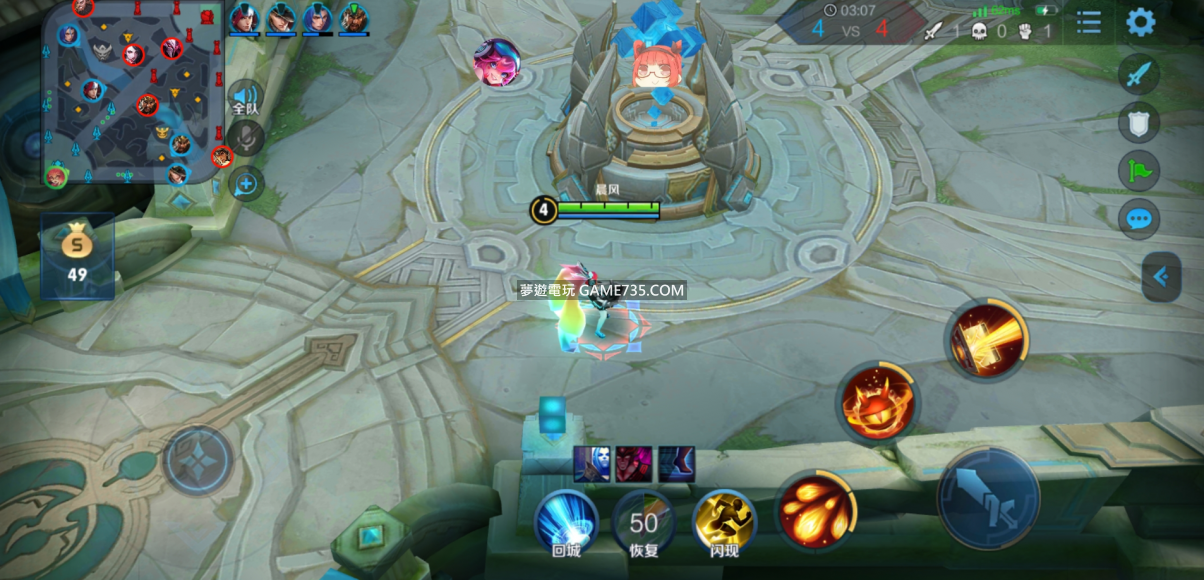The width and height of the screenshot is (1204, 580).
Task: Tap the basic attack sword button
Action: coord(988,497)
